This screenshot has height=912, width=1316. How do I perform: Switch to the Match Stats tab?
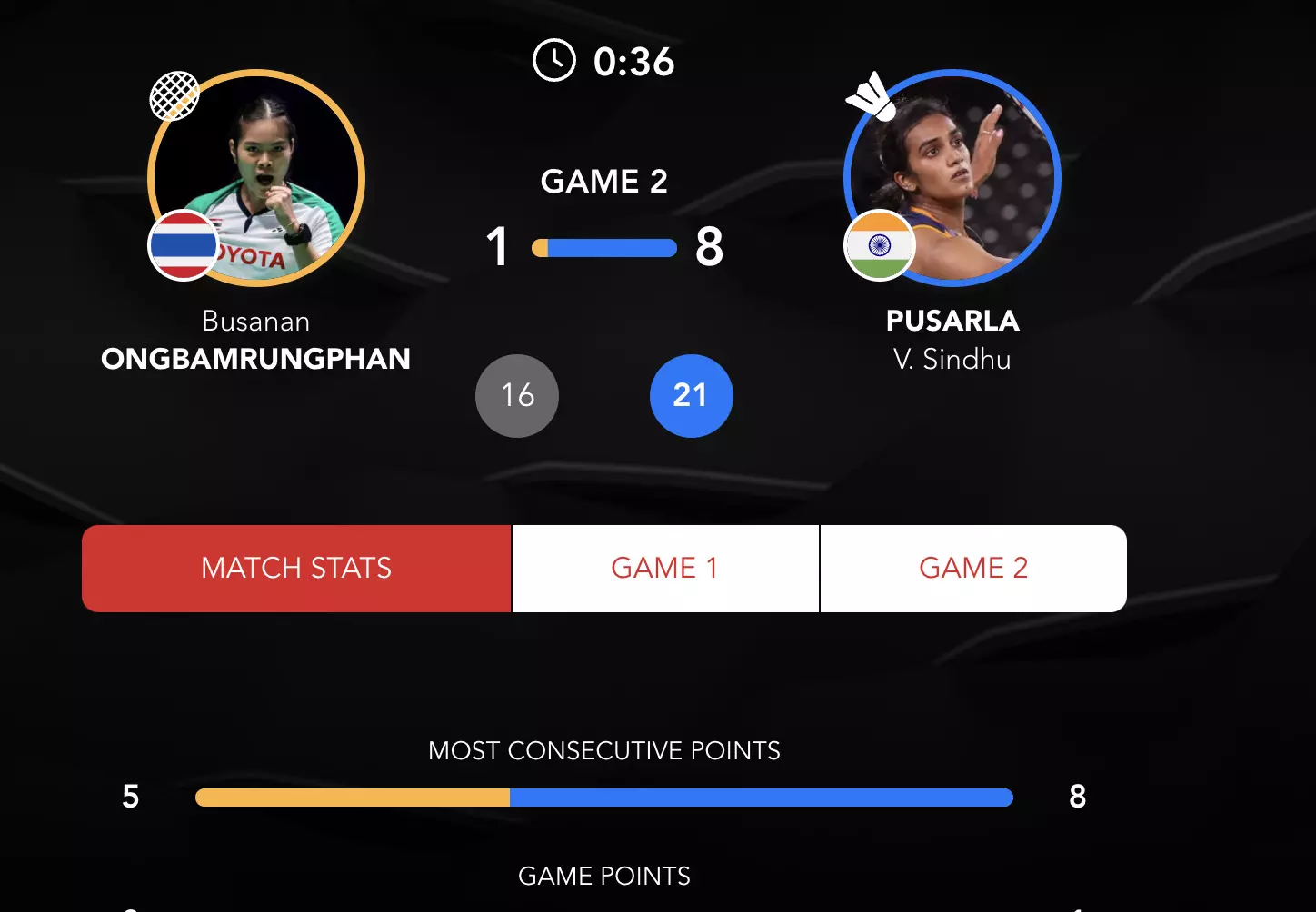(x=296, y=569)
